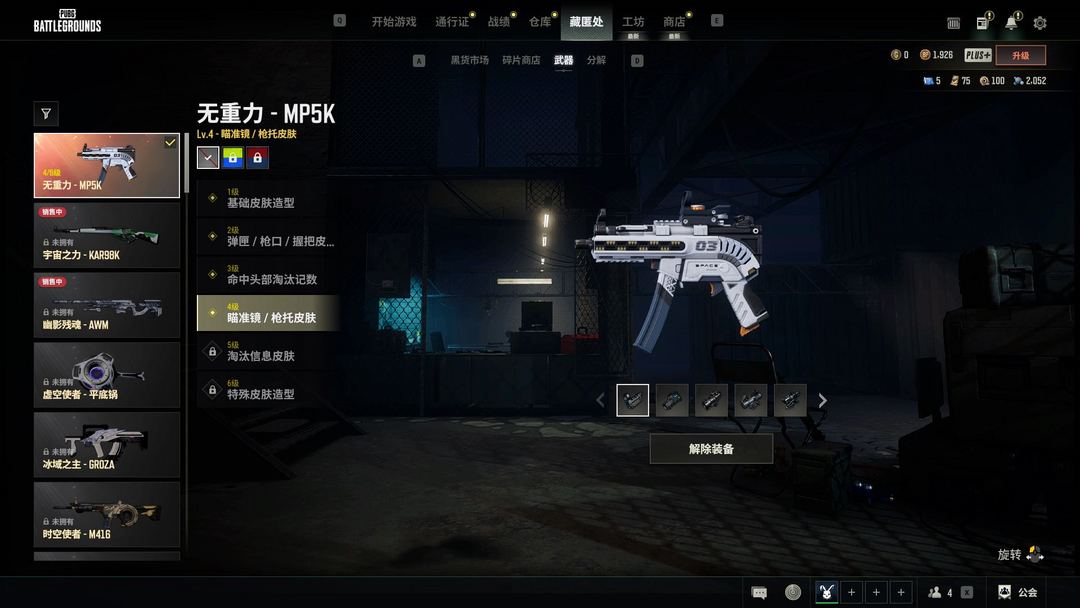
Task: Select the 宇宙之力 - KAR98K skin
Action: tap(107, 235)
